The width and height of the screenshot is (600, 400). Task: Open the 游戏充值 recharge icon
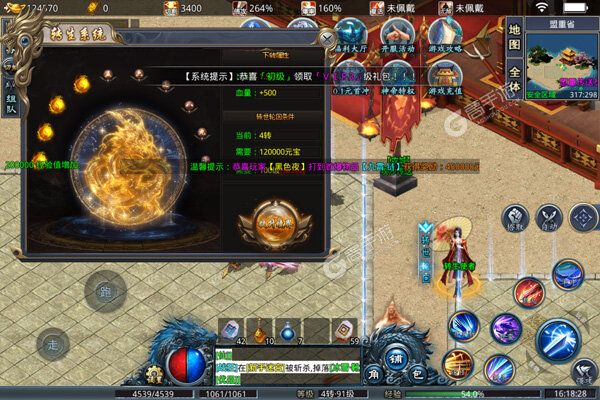(444, 80)
